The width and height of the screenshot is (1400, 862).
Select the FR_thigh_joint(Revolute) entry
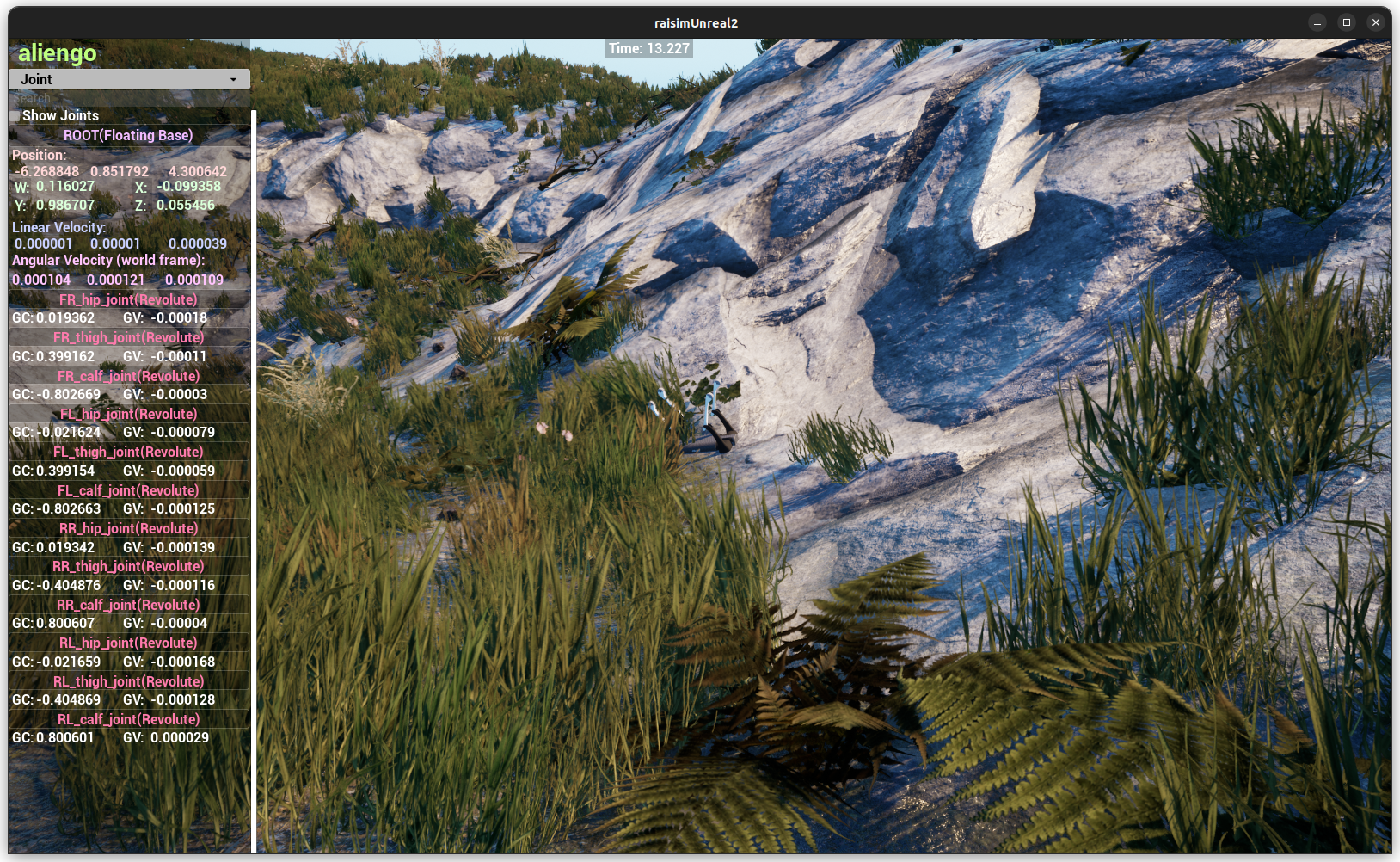[127, 337]
